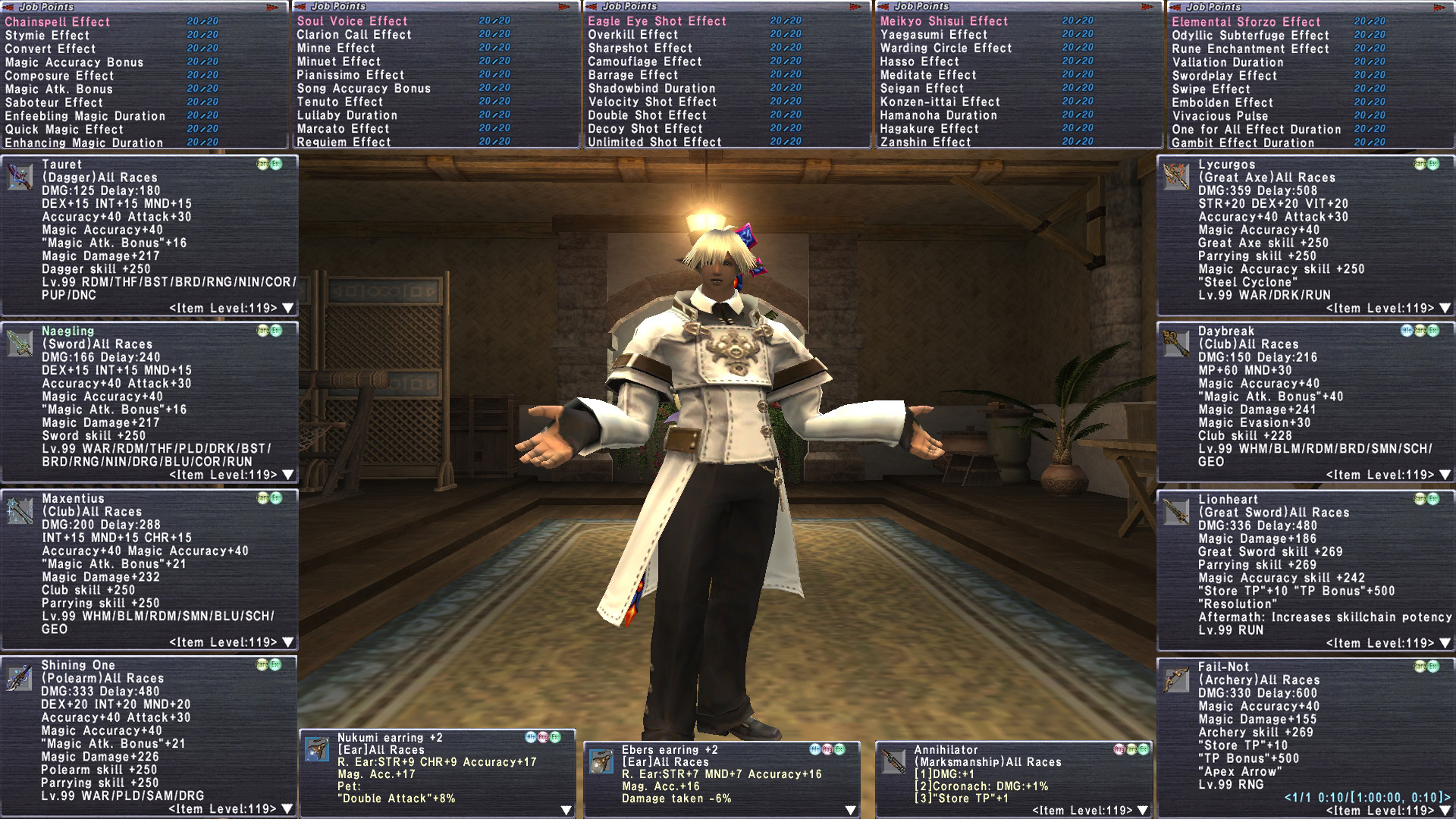Select the Shining One polearm icon
Screen dimensions: 1456x819
click(20, 678)
